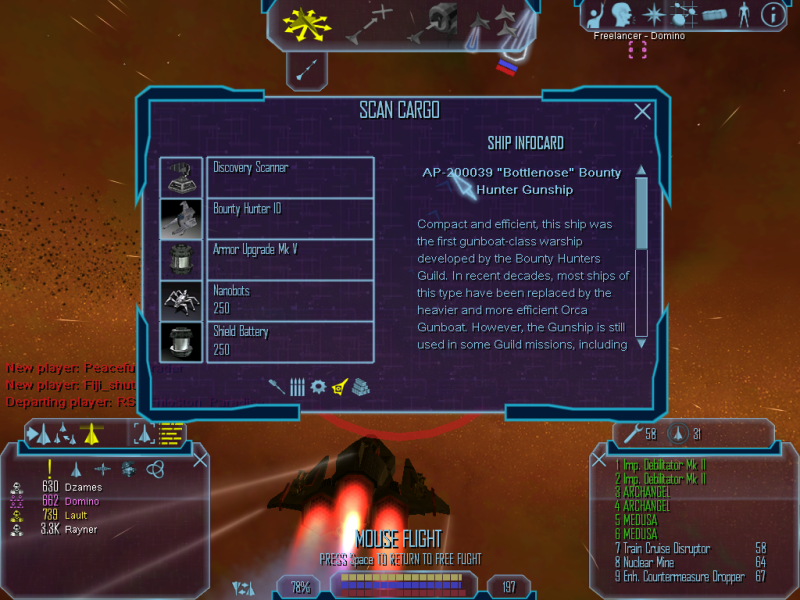Show the ammunition filter in scan cargo

pyautogui.click(x=297, y=386)
